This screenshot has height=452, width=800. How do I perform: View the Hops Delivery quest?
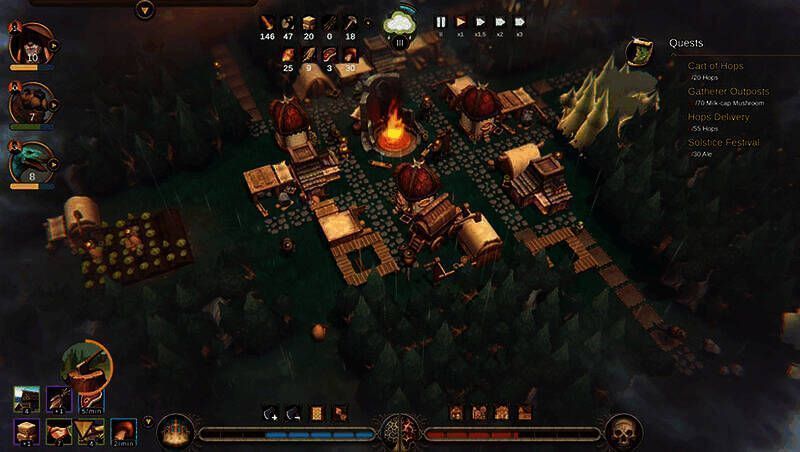(x=718, y=117)
